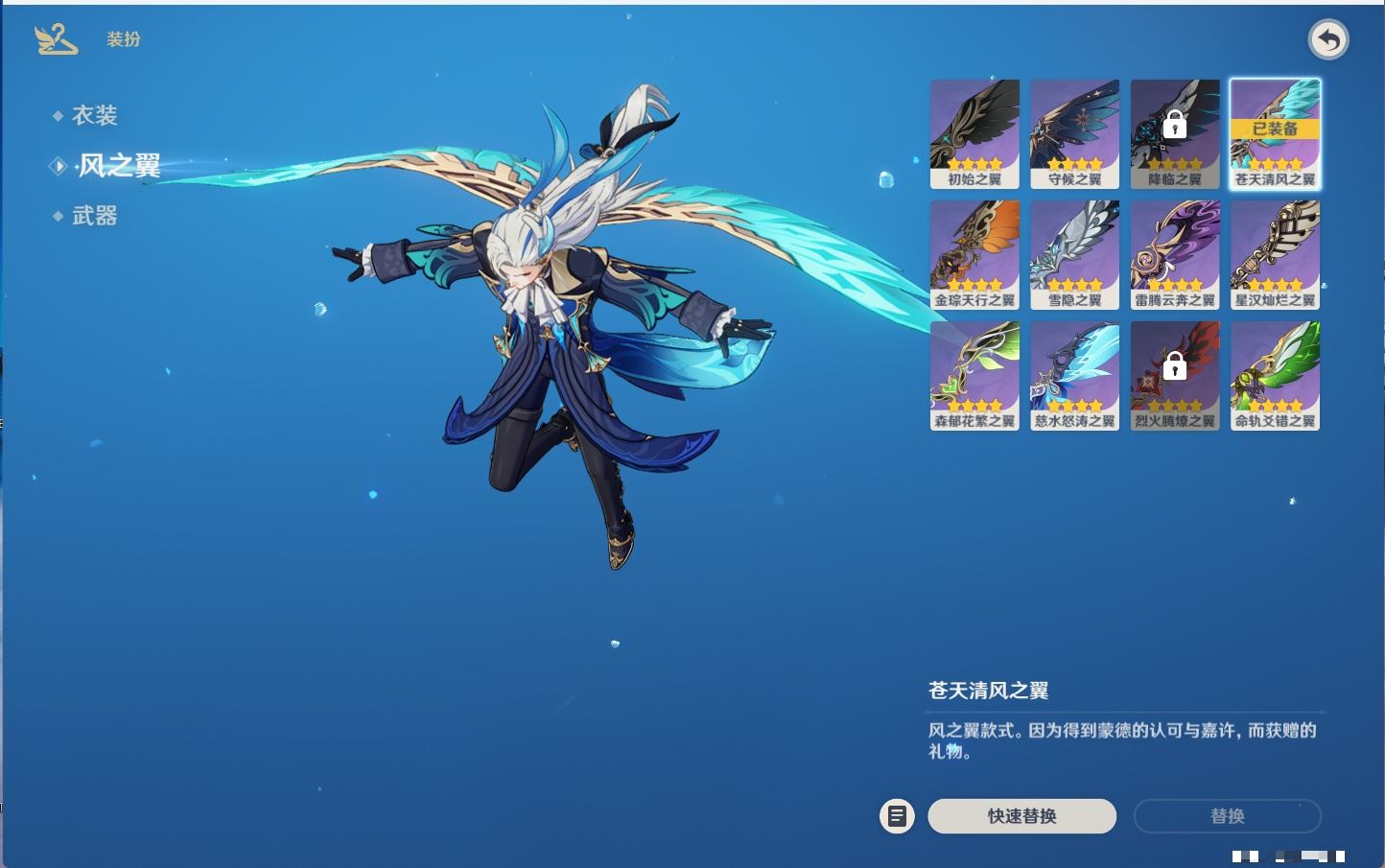Image resolution: width=1385 pixels, height=868 pixels.
Task: Select the 慈水怒涛之翼 glider
Action: (x=1074, y=375)
